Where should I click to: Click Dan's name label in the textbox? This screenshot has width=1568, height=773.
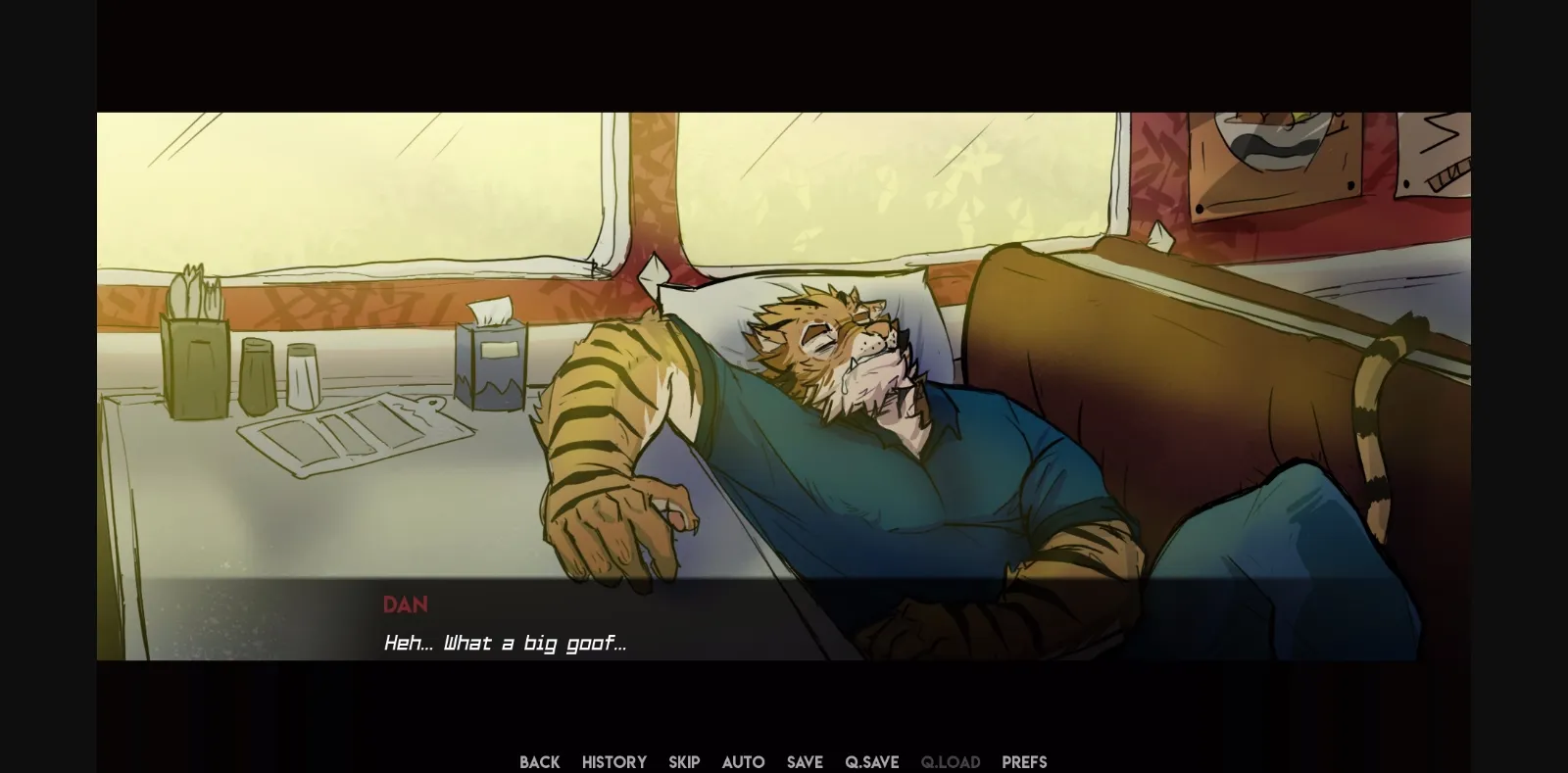(x=406, y=604)
